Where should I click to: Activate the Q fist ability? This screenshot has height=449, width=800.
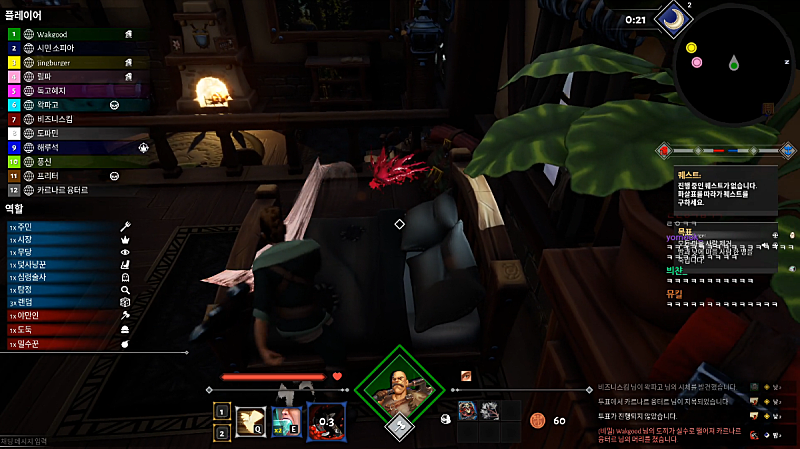[x=250, y=420]
